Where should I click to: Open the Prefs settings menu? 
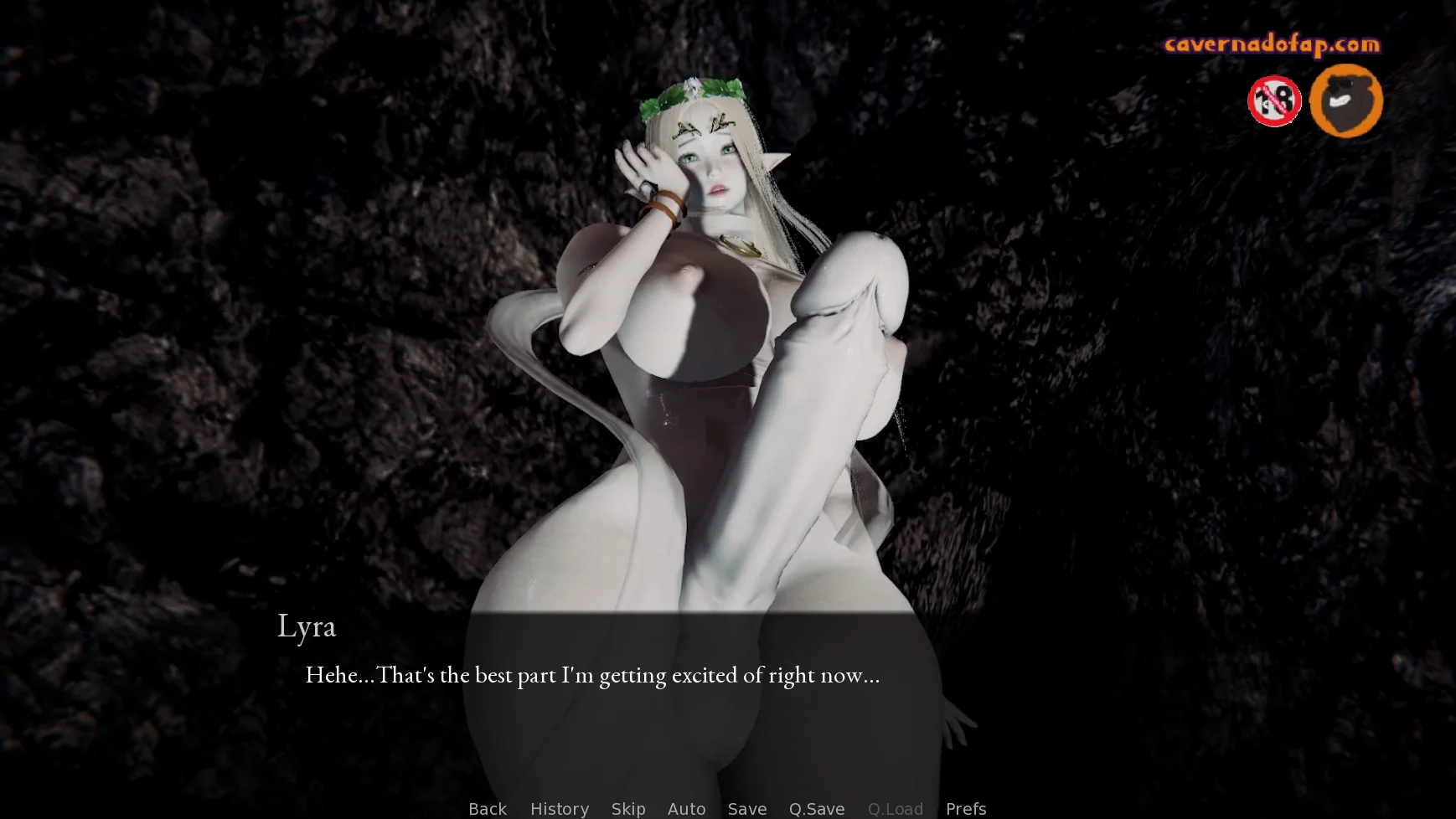965,808
